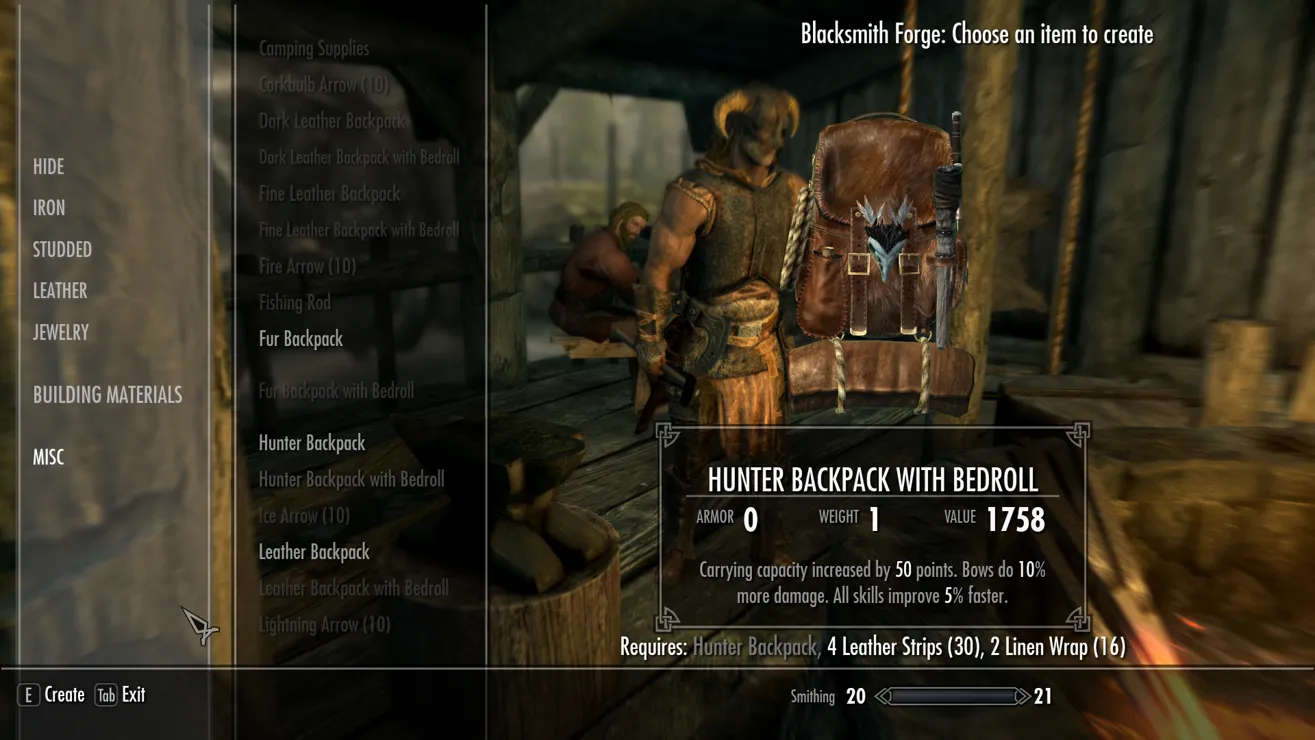Switch to the IRON category
The width and height of the screenshot is (1315, 740).
pos(49,208)
